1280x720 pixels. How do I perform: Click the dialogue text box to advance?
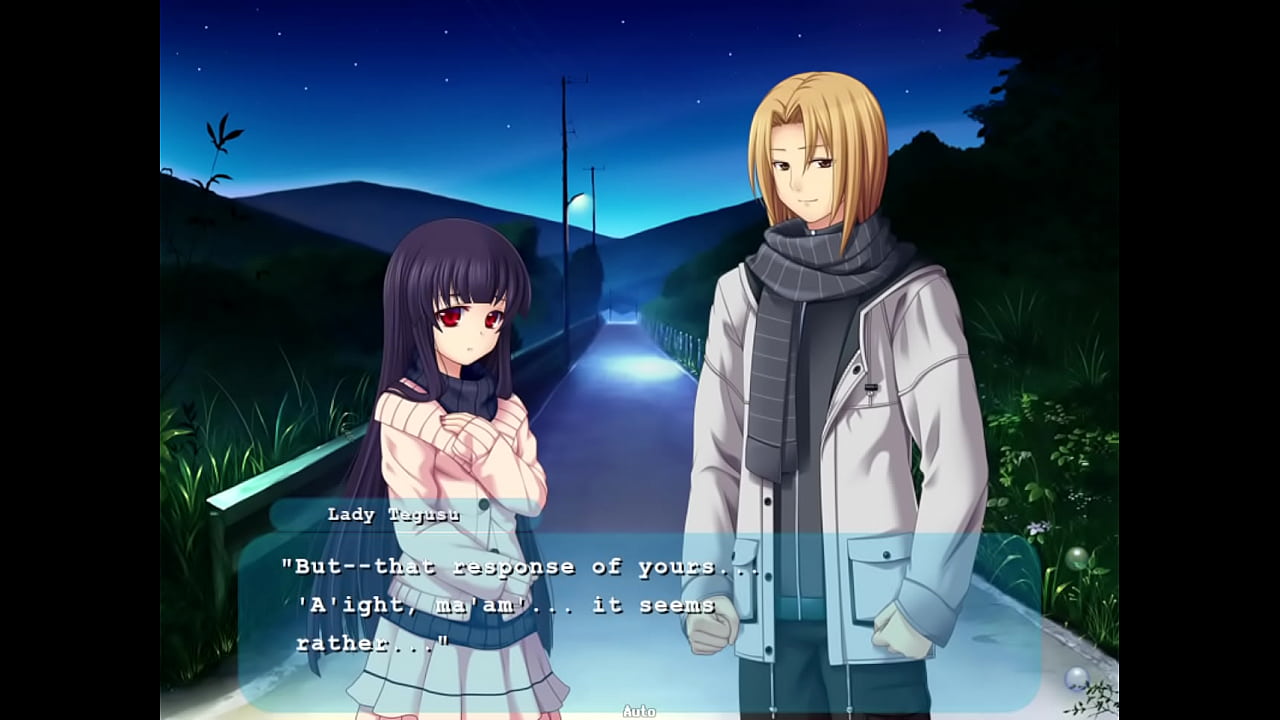(640, 620)
